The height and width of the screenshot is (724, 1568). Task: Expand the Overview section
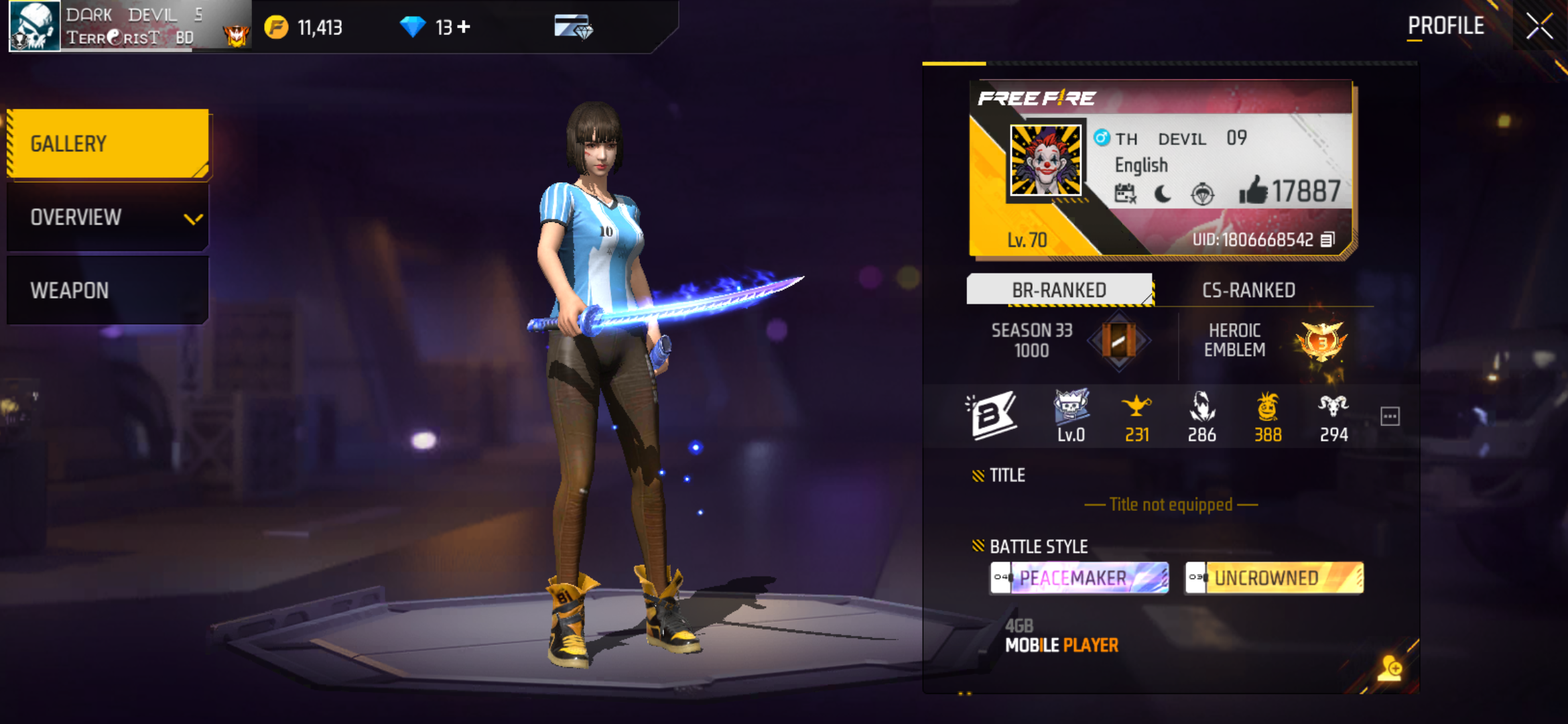coord(109,217)
